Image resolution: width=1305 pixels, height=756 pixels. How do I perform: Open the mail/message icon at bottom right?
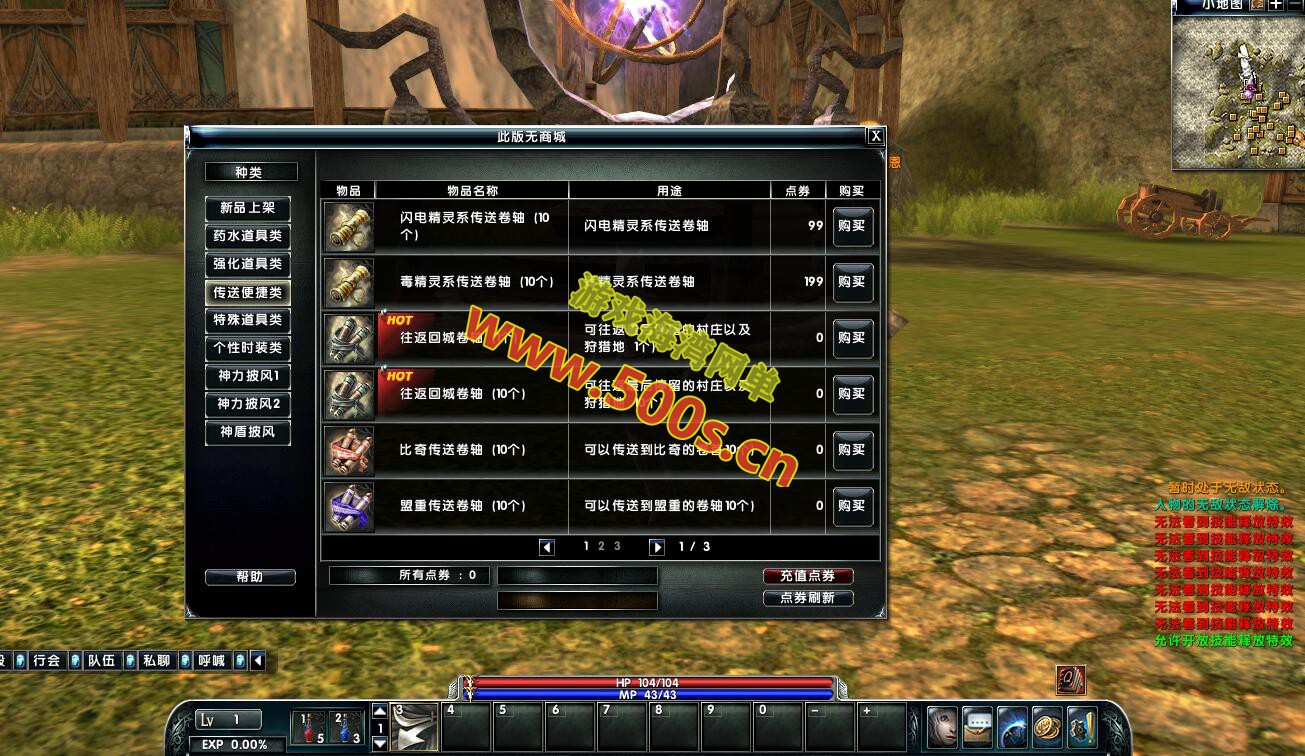pos(977,728)
